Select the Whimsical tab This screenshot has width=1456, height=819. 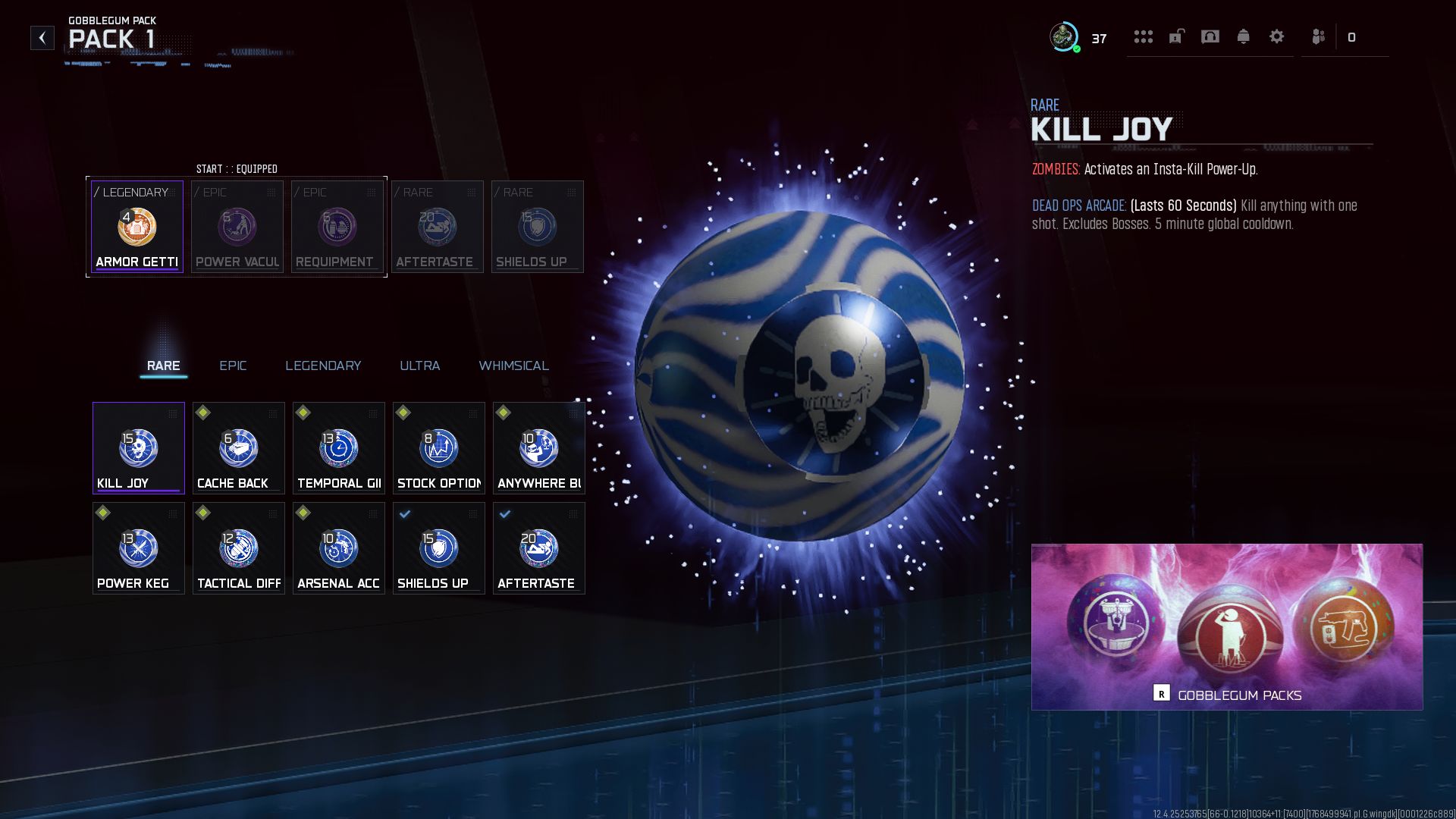(513, 366)
